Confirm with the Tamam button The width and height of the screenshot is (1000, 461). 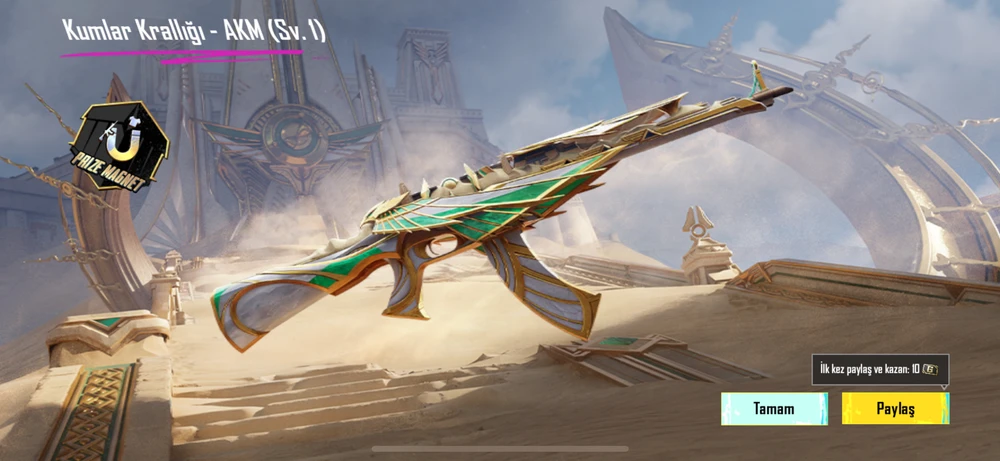coord(774,408)
